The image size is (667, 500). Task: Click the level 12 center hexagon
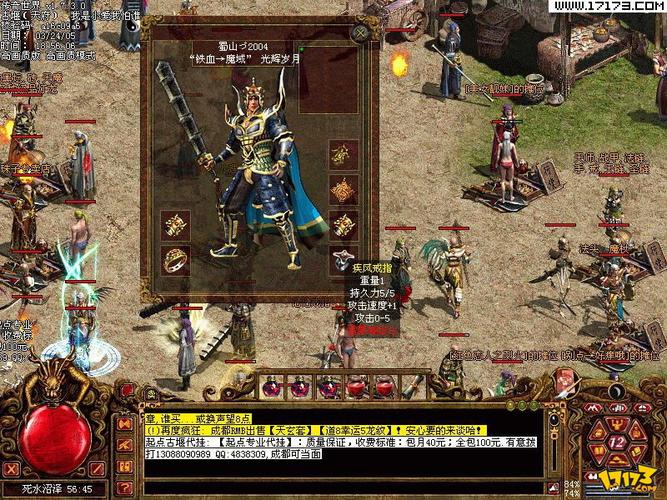coord(617,441)
